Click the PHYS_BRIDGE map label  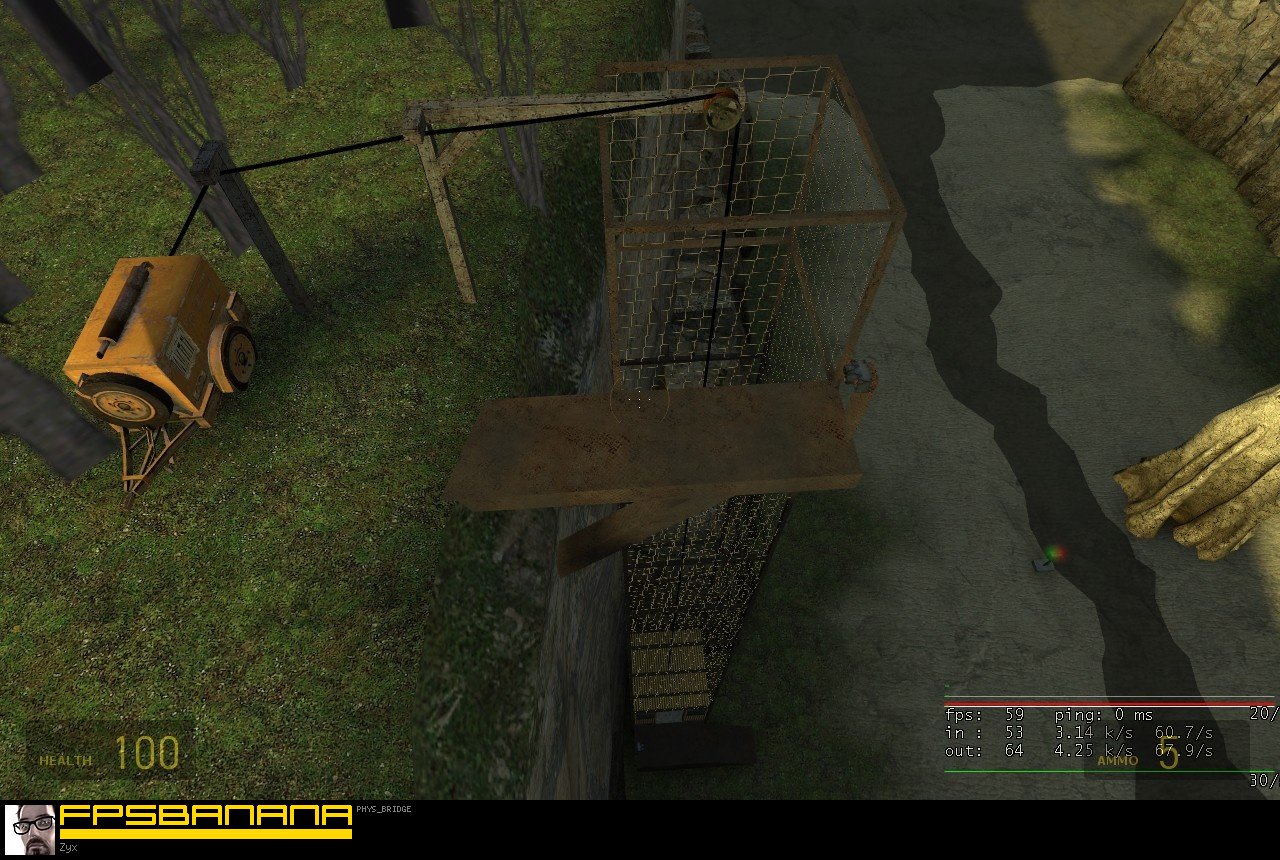coord(382,810)
